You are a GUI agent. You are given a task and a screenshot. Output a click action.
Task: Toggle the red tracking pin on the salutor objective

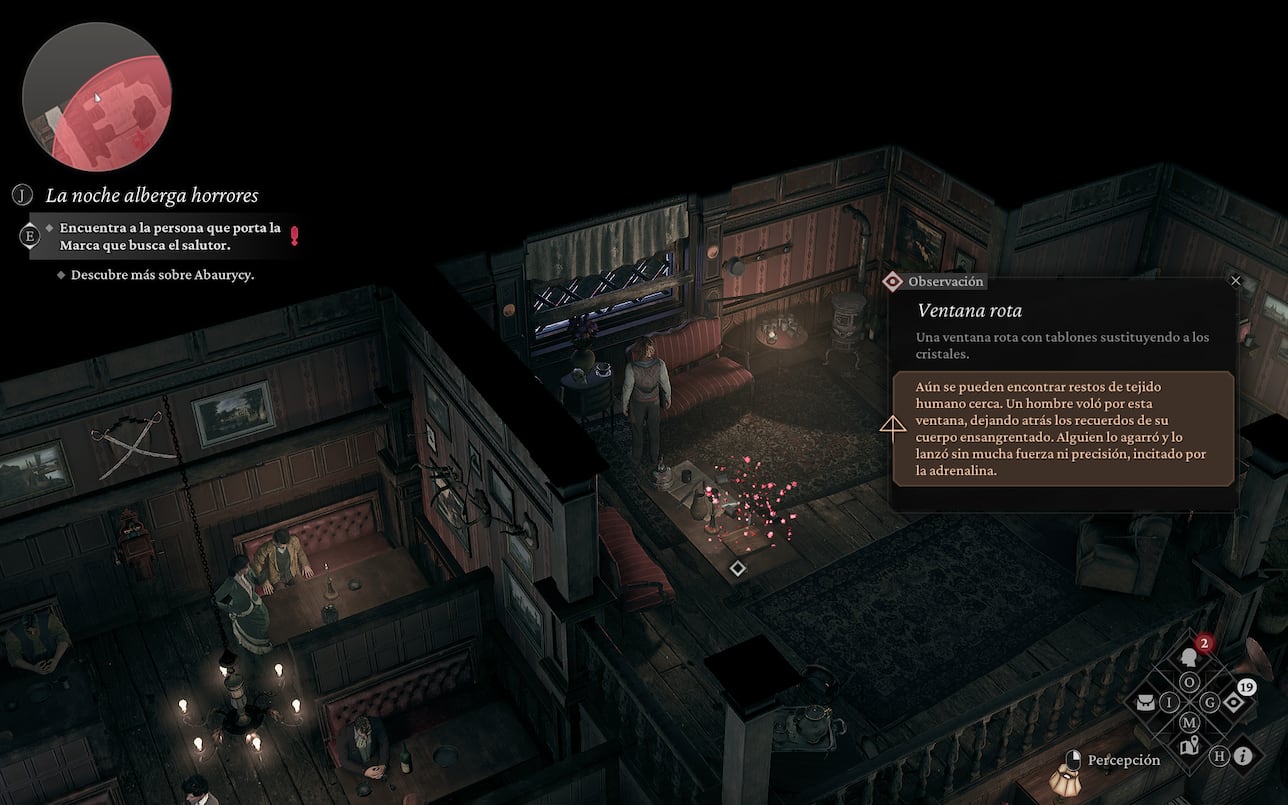[x=293, y=234]
